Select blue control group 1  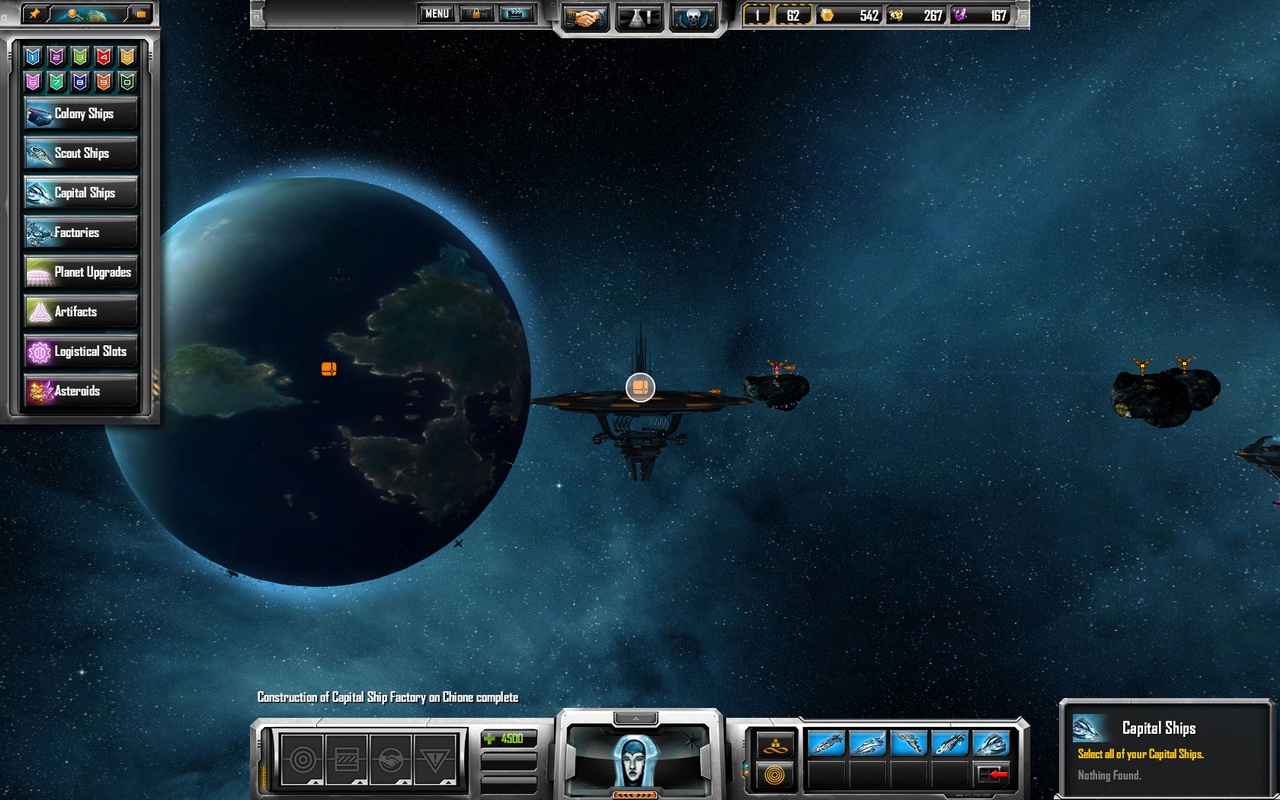pos(33,57)
